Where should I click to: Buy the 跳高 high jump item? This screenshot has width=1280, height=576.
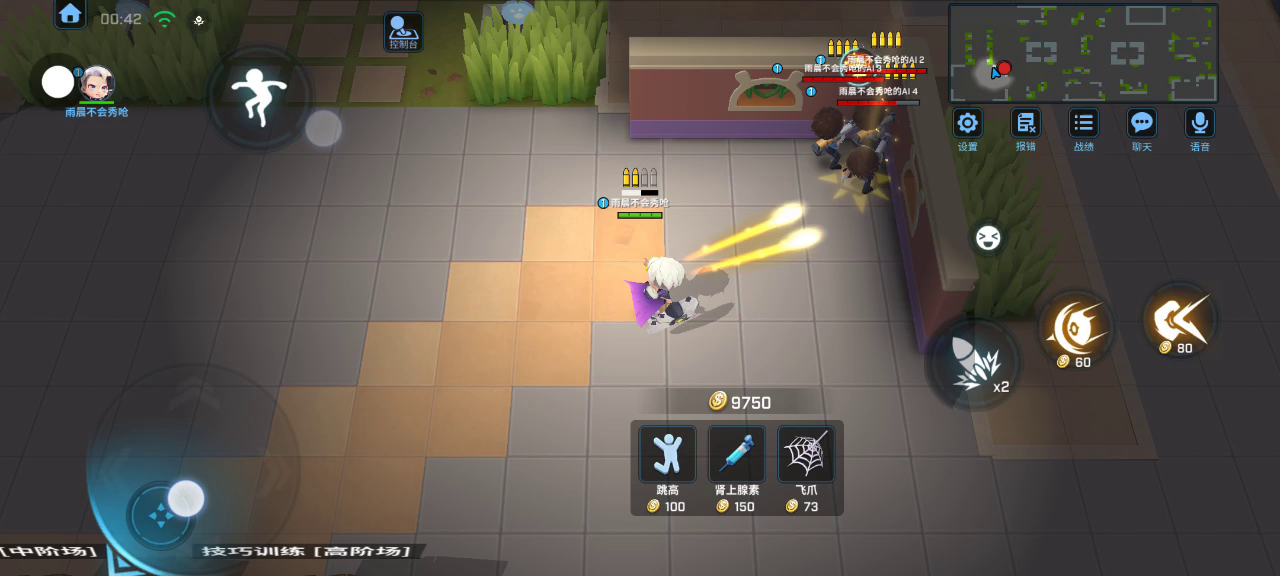point(668,454)
